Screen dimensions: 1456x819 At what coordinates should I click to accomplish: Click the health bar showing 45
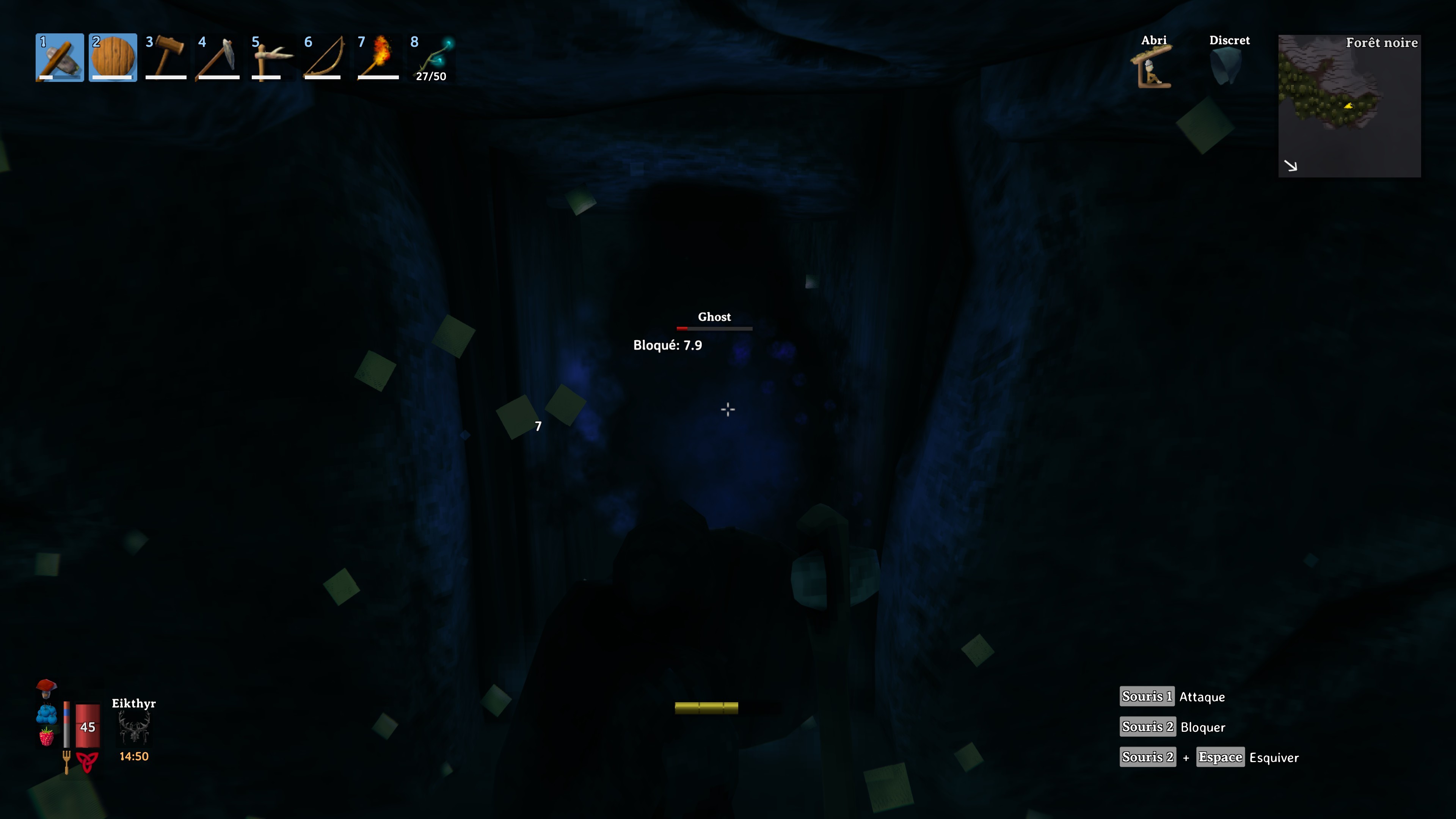(x=88, y=726)
